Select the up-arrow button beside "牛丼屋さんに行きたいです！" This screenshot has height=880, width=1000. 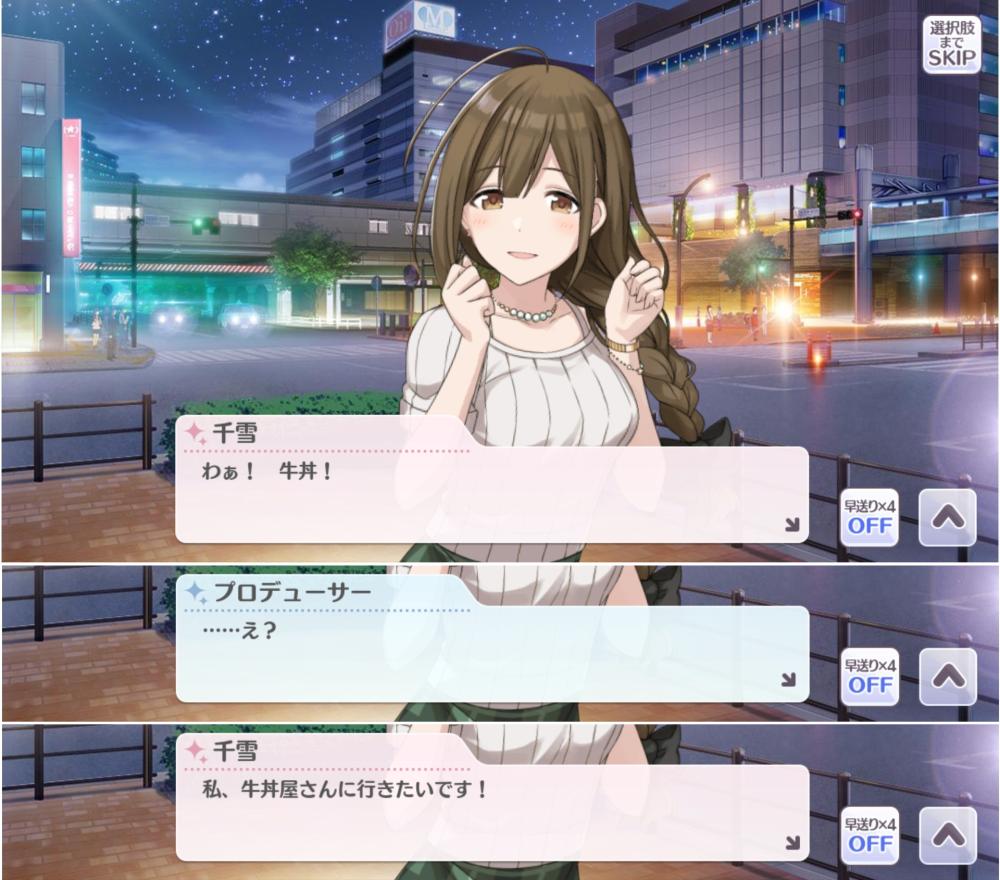point(946,836)
